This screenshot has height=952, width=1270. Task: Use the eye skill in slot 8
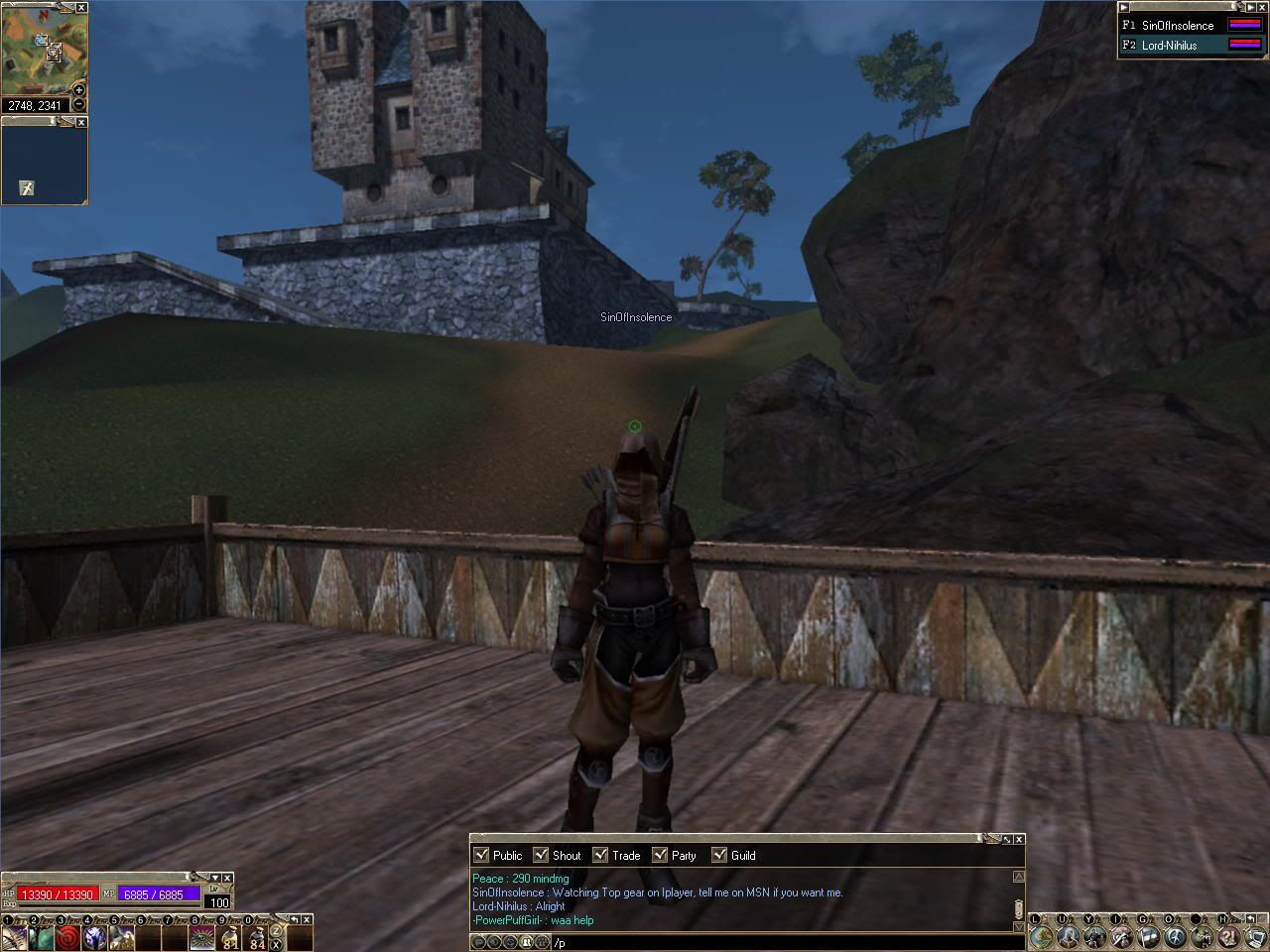201,937
